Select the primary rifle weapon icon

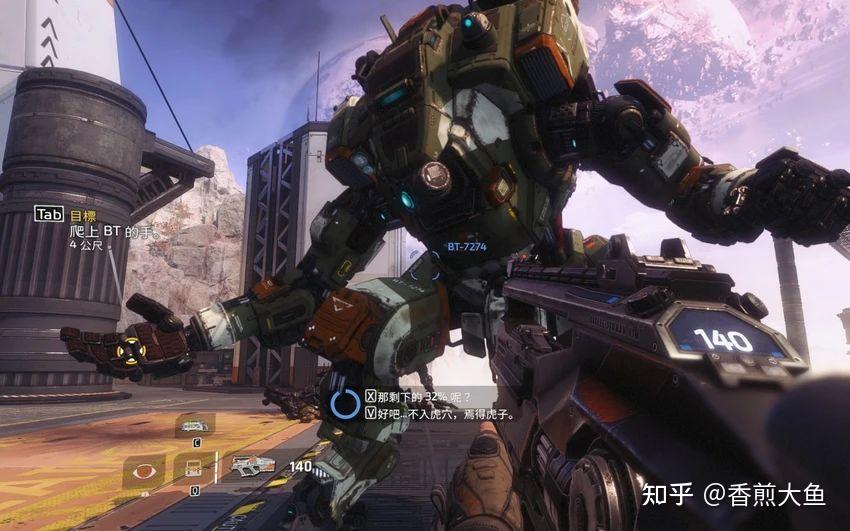pyautogui.click(x=252, y=464)
